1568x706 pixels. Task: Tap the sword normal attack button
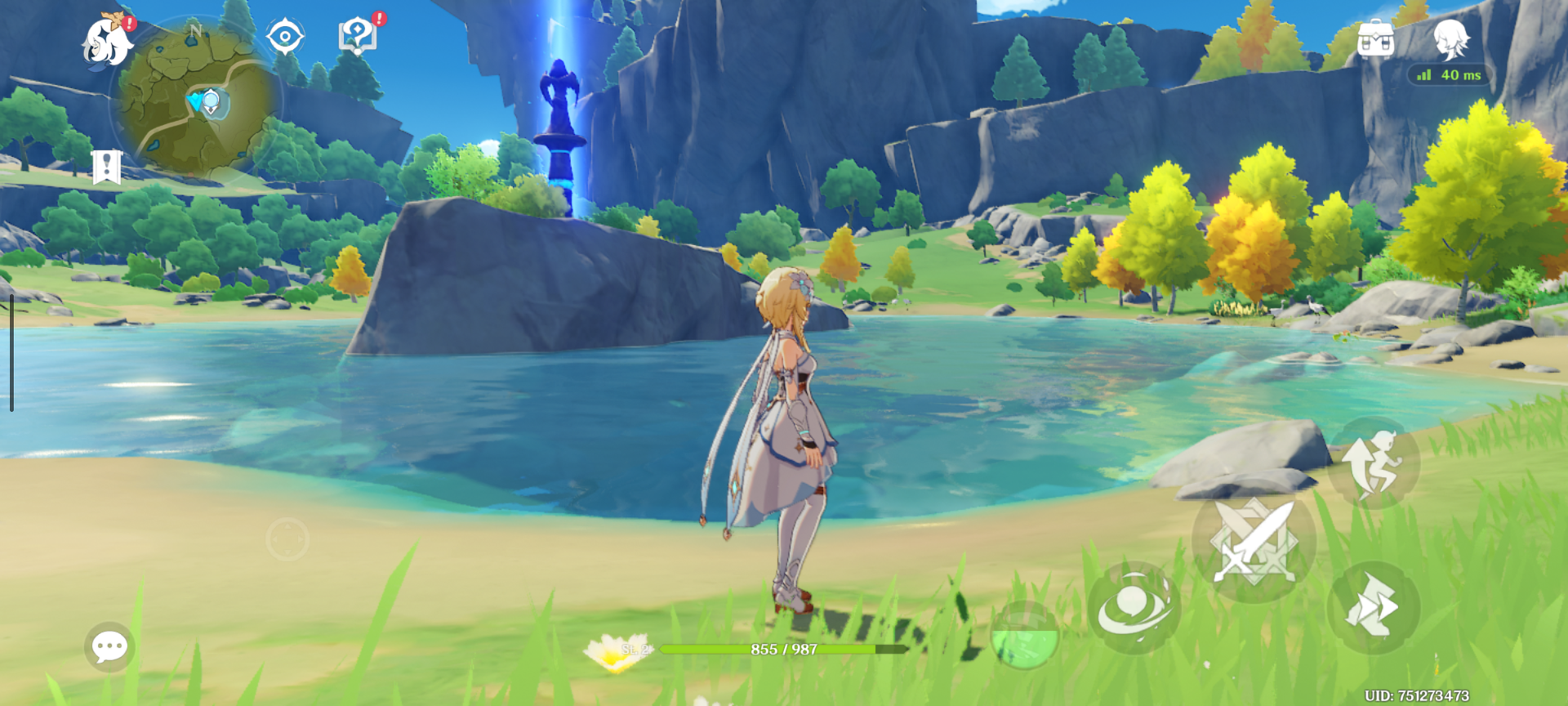coord(1254,543)
